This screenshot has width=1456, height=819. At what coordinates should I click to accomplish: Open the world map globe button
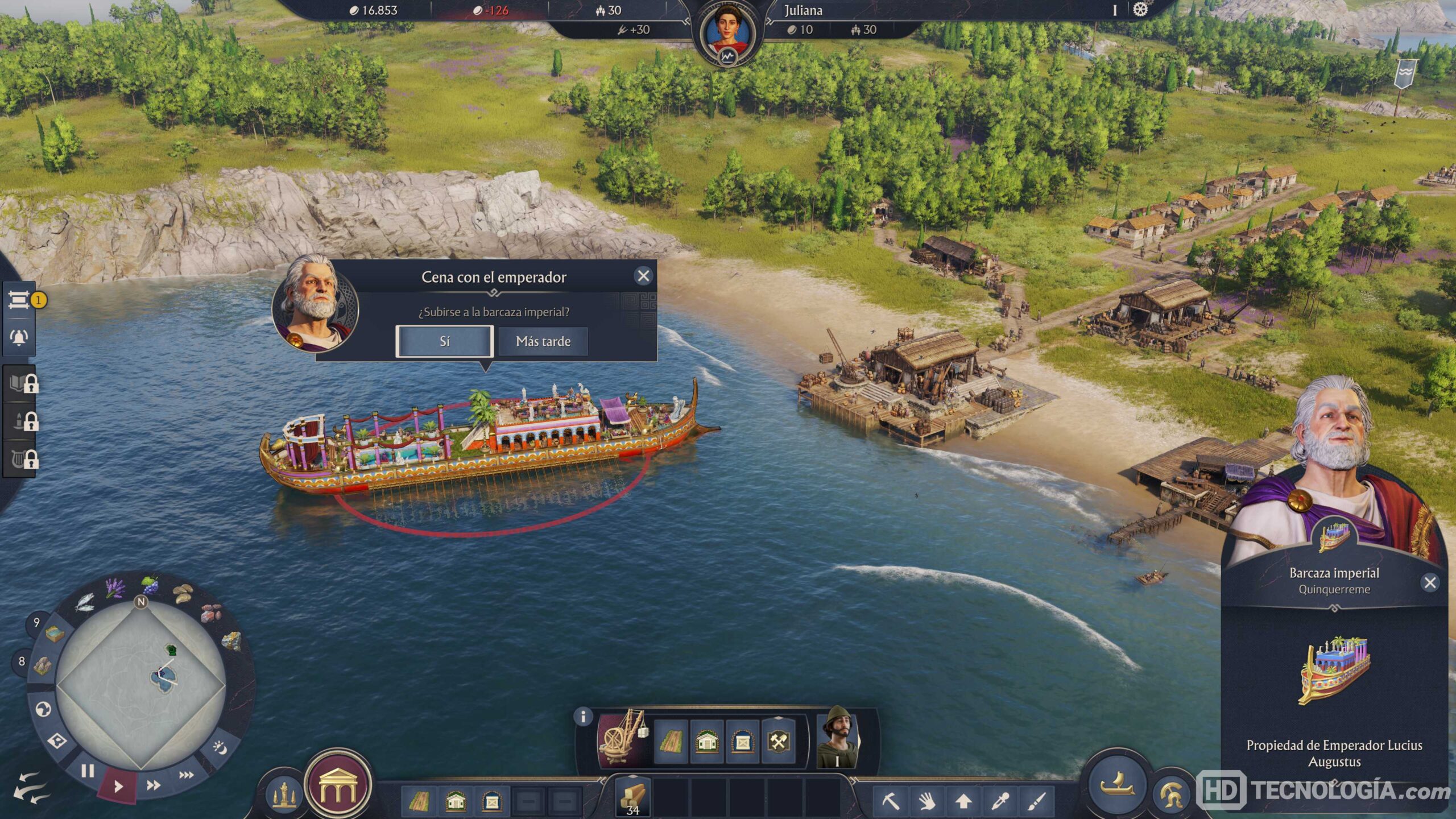43,709
